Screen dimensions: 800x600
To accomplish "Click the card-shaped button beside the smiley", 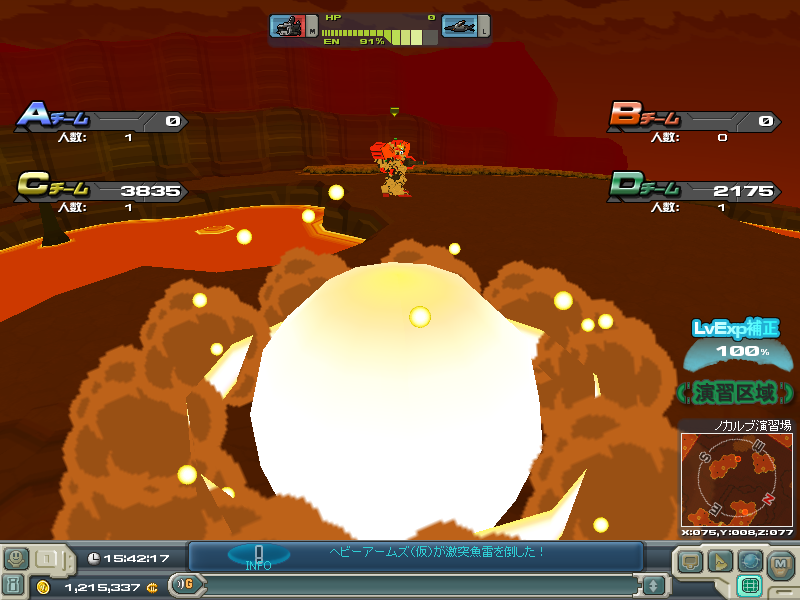I will [47, 558].
